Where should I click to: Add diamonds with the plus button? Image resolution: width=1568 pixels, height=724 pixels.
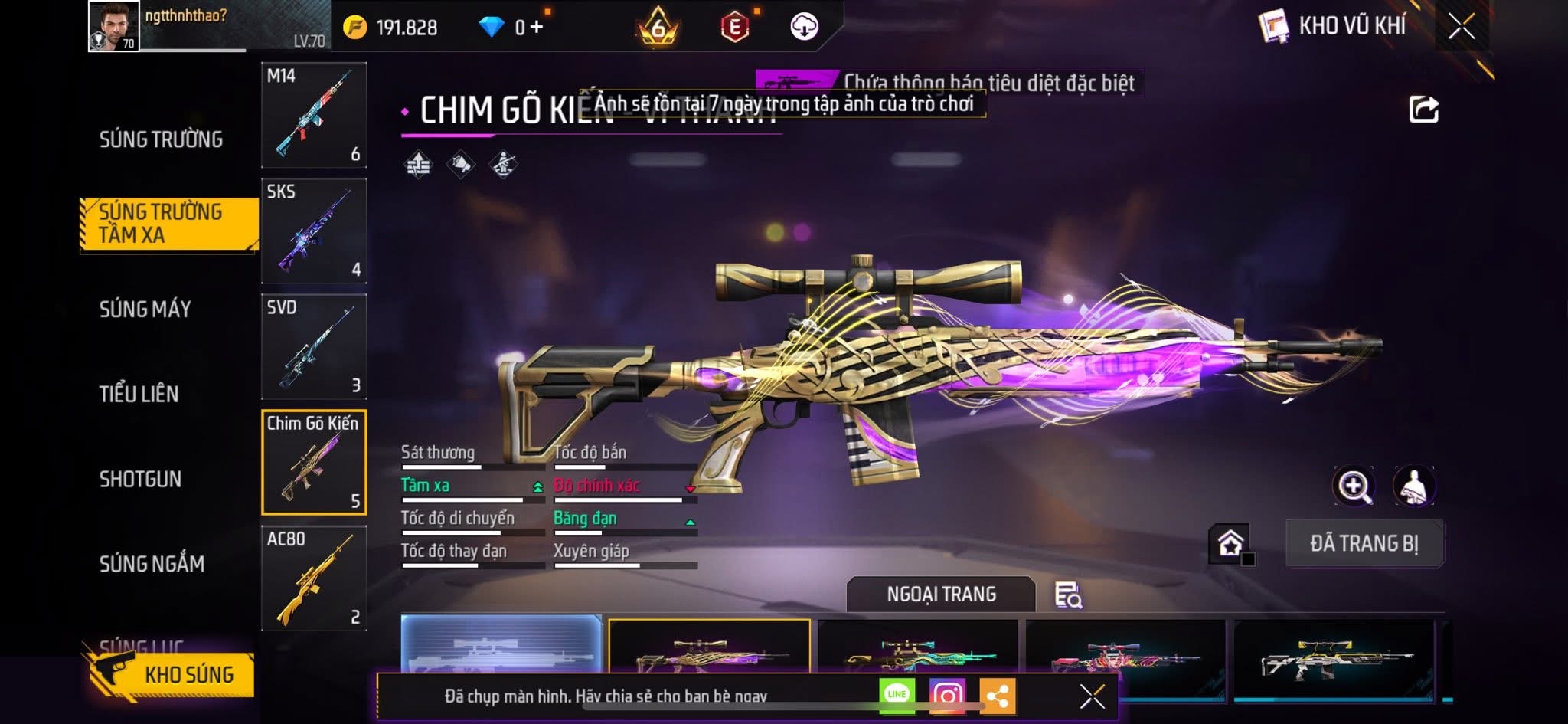[x=537, y=28]
